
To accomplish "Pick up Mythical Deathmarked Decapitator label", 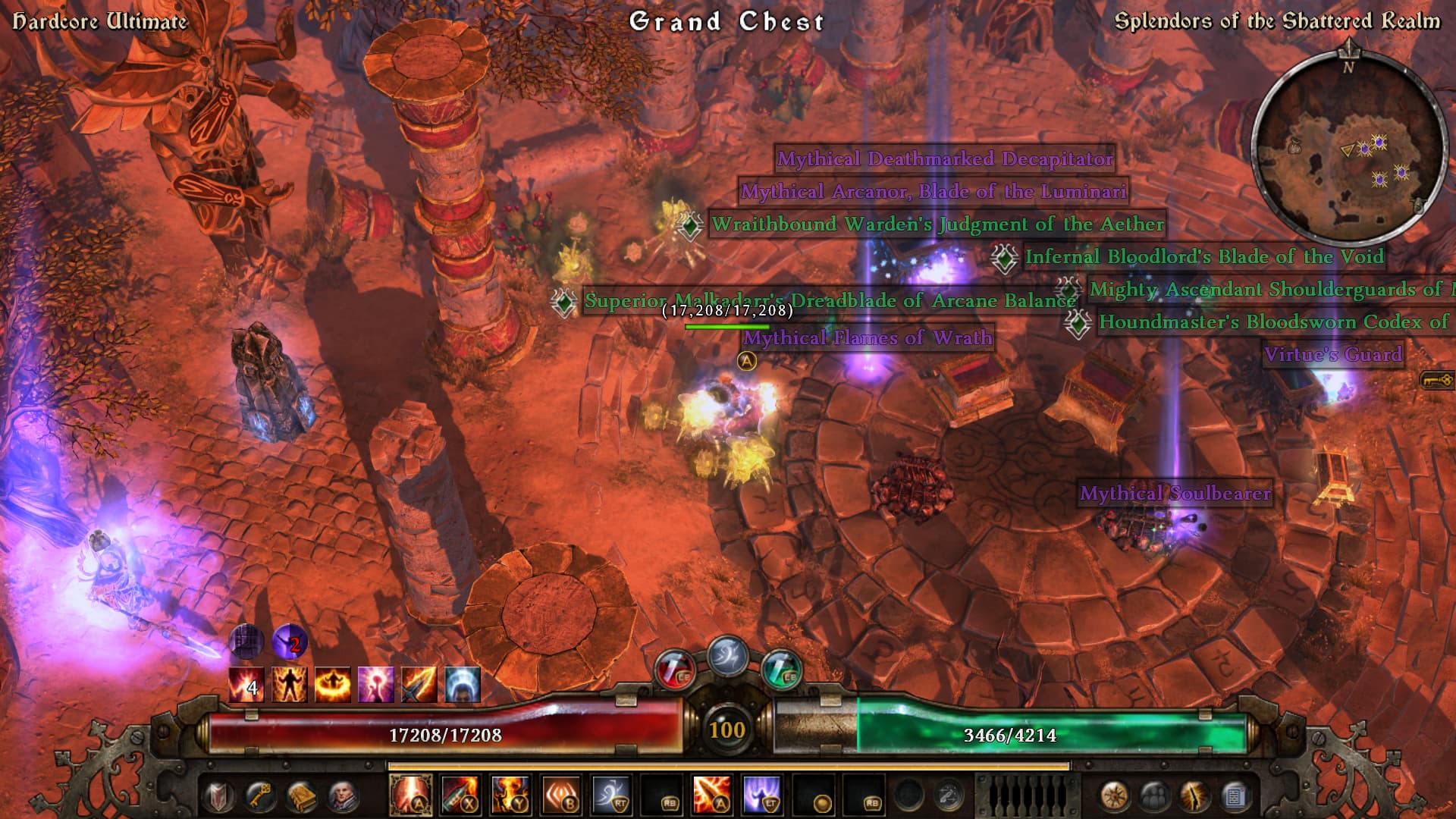I will (945, 159).
